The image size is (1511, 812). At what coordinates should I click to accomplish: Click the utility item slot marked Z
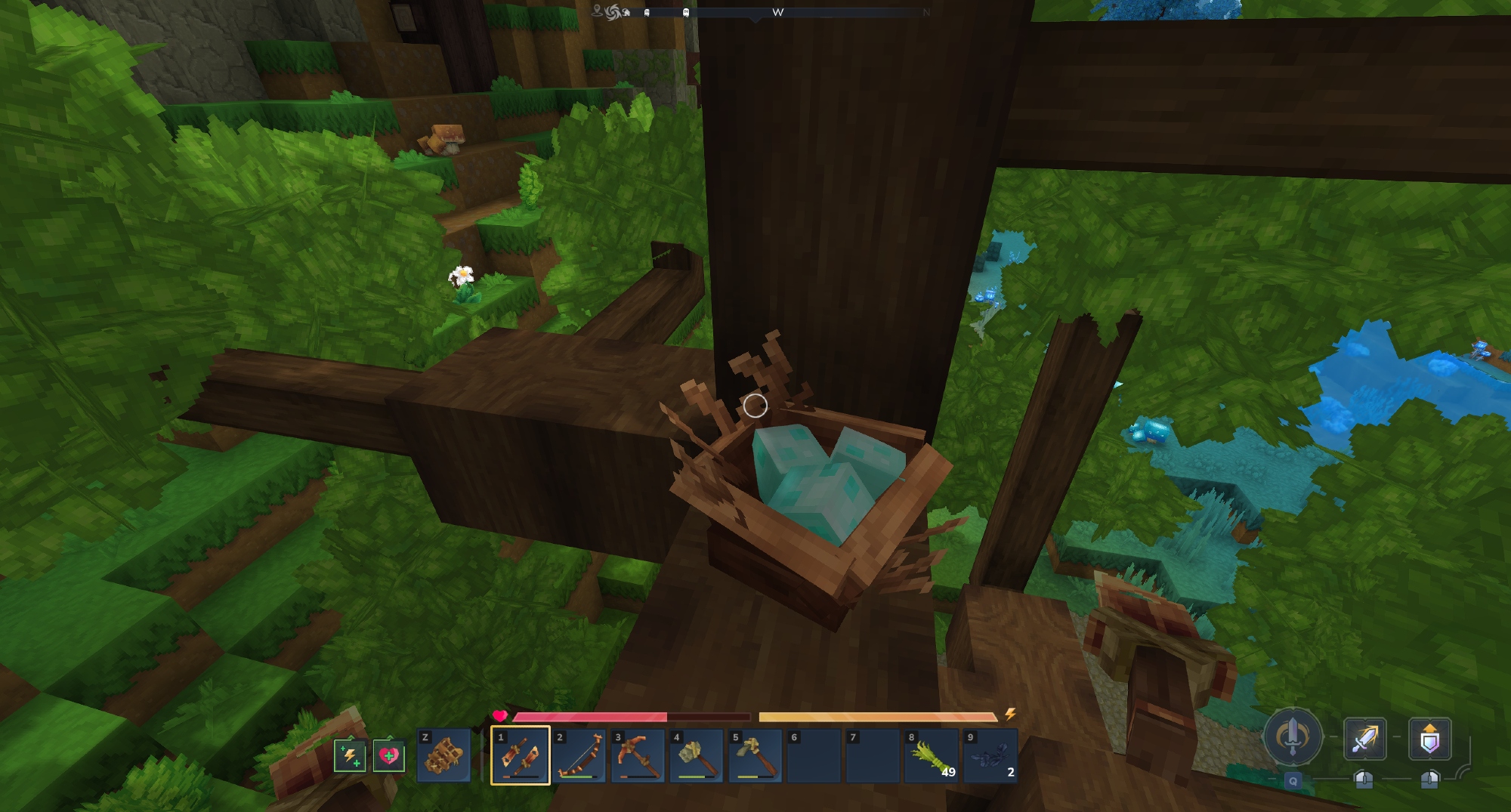coord(443,755)
